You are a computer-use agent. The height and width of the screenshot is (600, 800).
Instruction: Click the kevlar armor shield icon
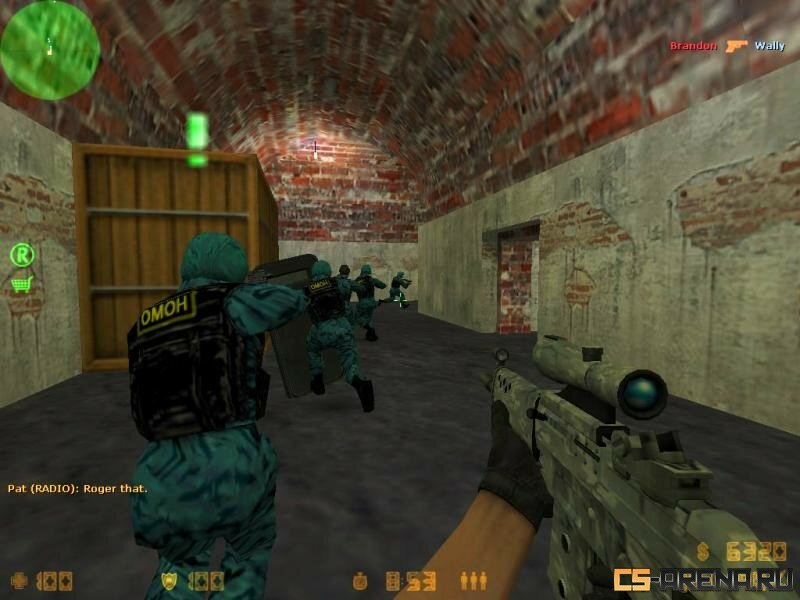(x=169, y=580)
